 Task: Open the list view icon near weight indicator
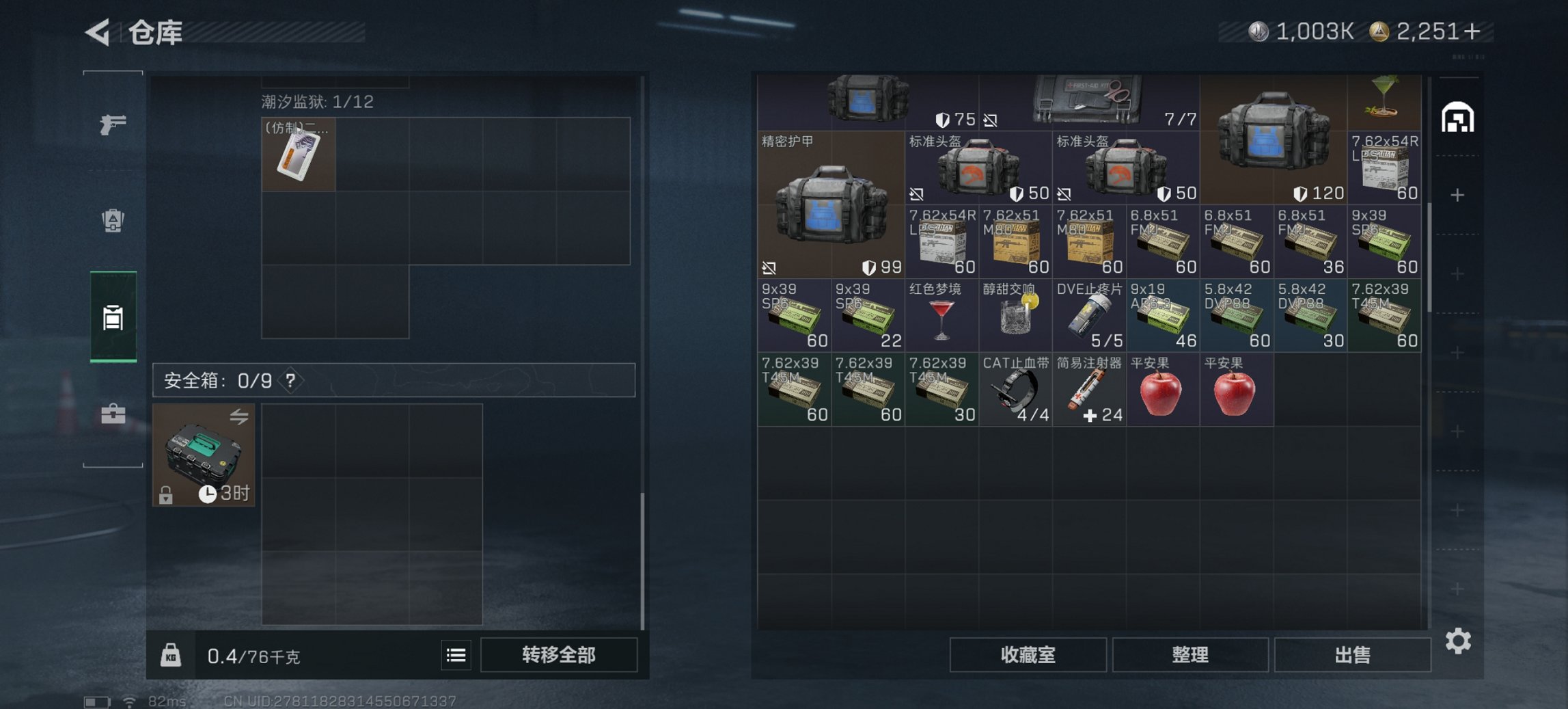pyautogui.click(x=455, y=655)
